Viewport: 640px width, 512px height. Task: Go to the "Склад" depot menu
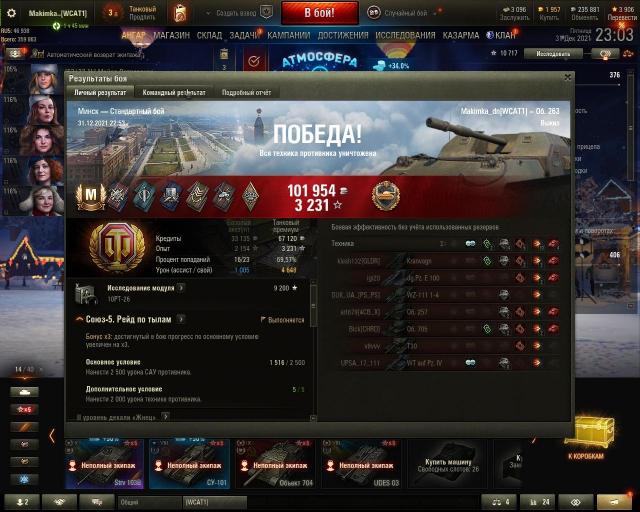tap(209, 34)
